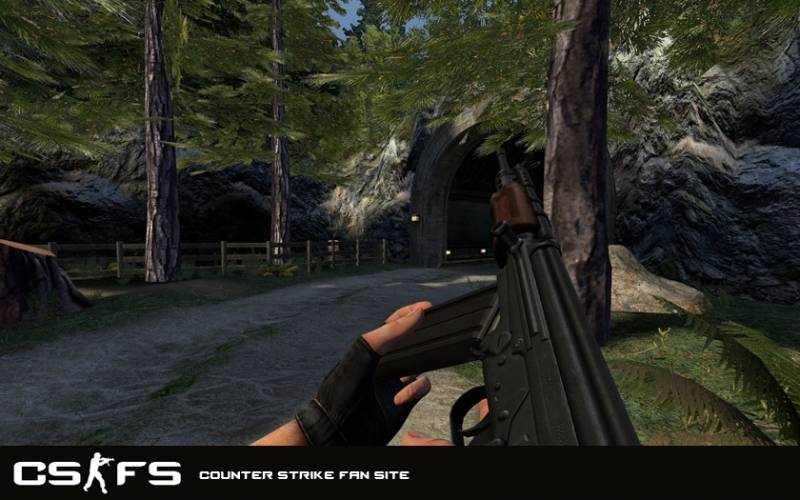Click the Counter Strike Fan Site text
This screenshot has height=500, width=800.
[x=304, y=474]
